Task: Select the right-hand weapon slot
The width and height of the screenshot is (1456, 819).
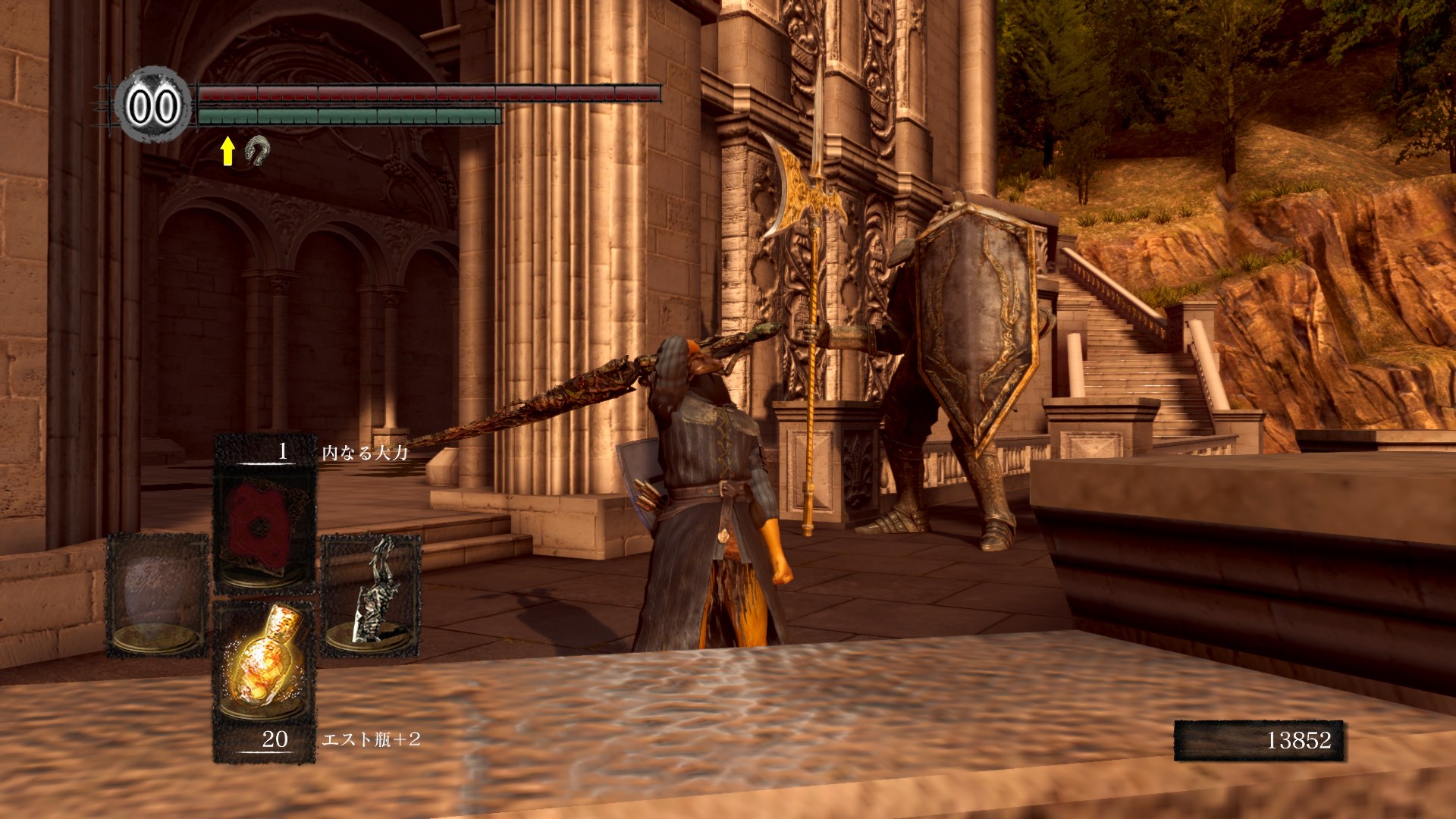Action: coord(371,594)
